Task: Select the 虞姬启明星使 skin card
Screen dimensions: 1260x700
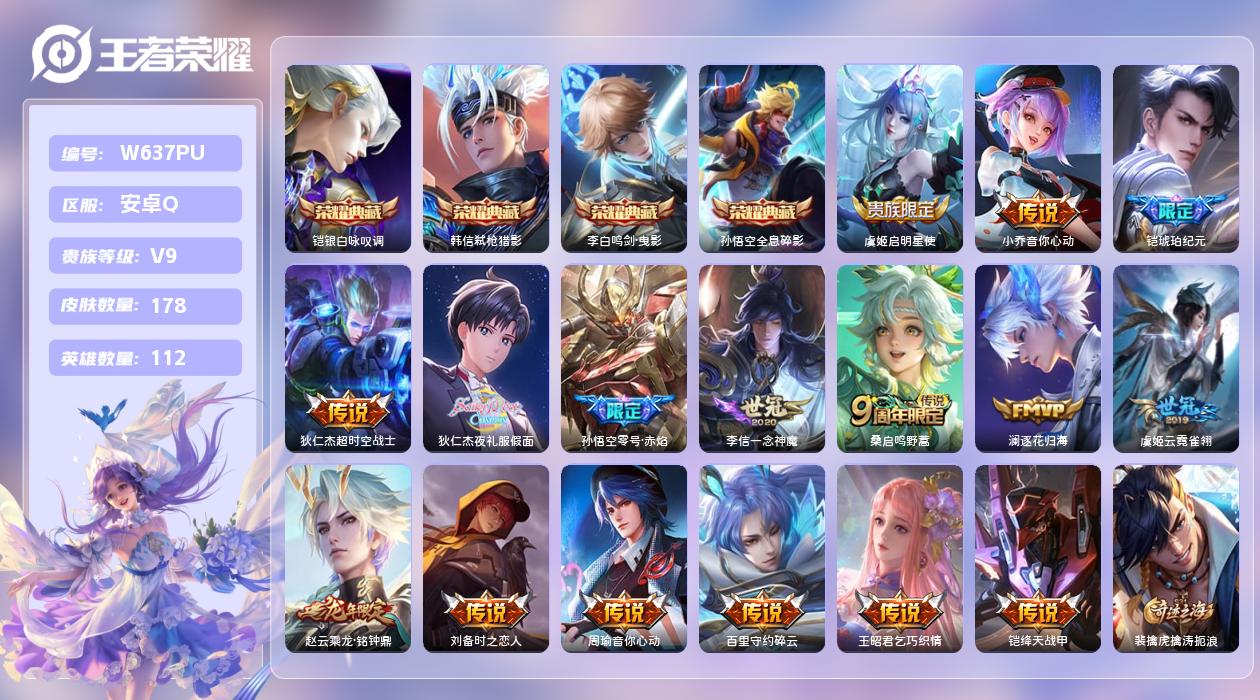Action: point(900,158)
